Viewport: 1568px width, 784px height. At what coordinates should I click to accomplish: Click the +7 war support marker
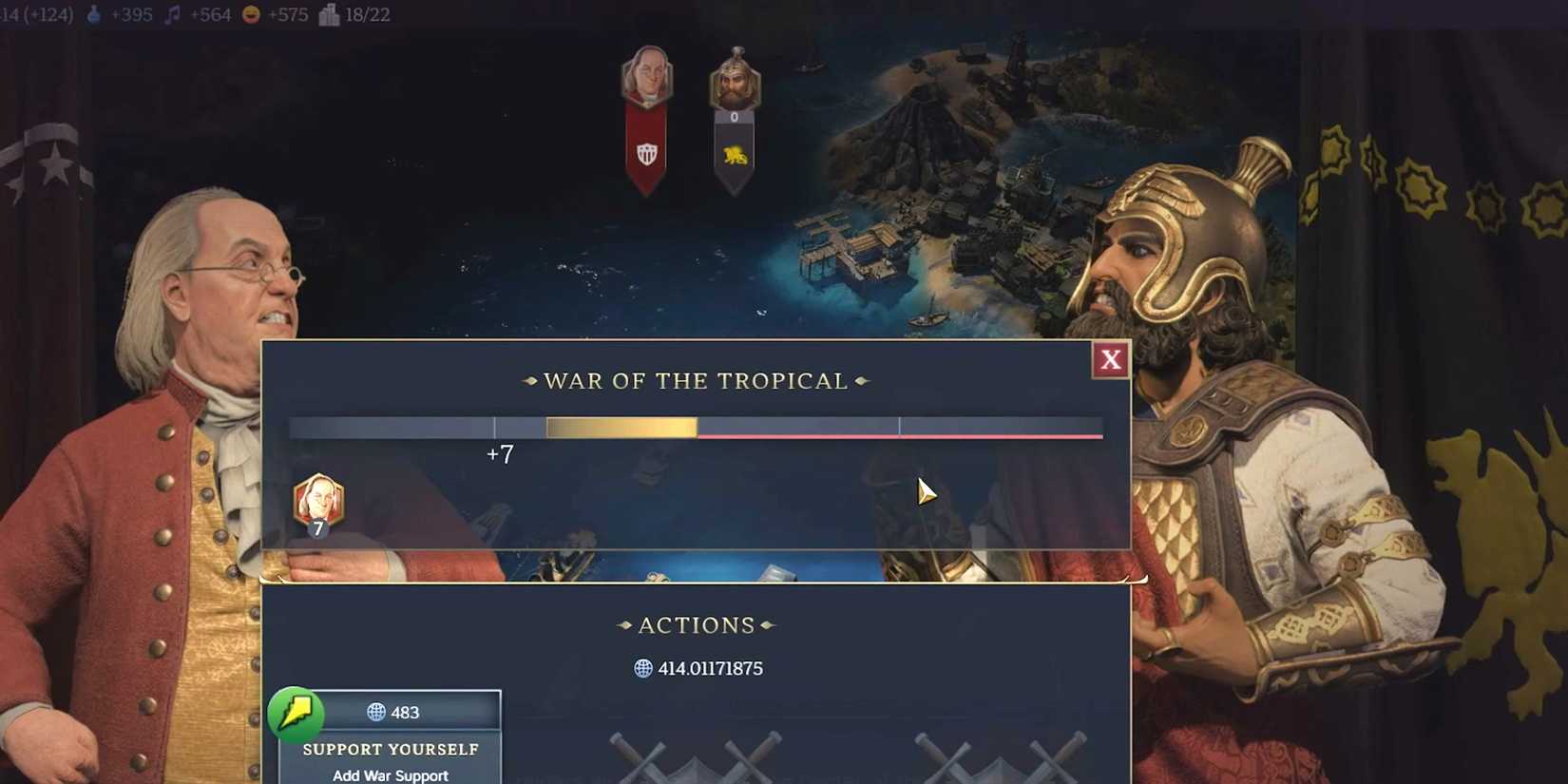501,455
